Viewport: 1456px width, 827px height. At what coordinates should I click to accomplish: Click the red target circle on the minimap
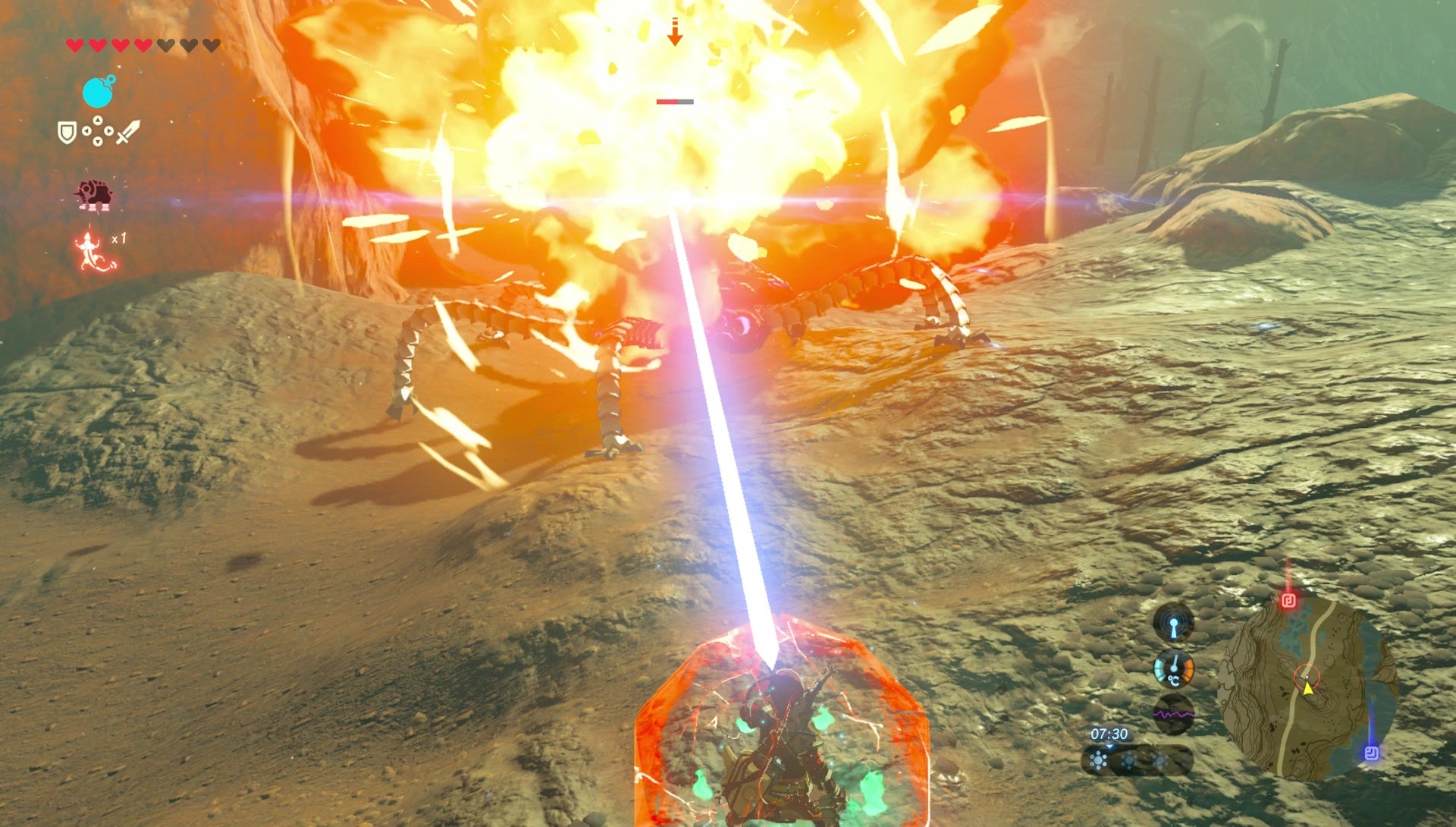(x=1307, y=678)
